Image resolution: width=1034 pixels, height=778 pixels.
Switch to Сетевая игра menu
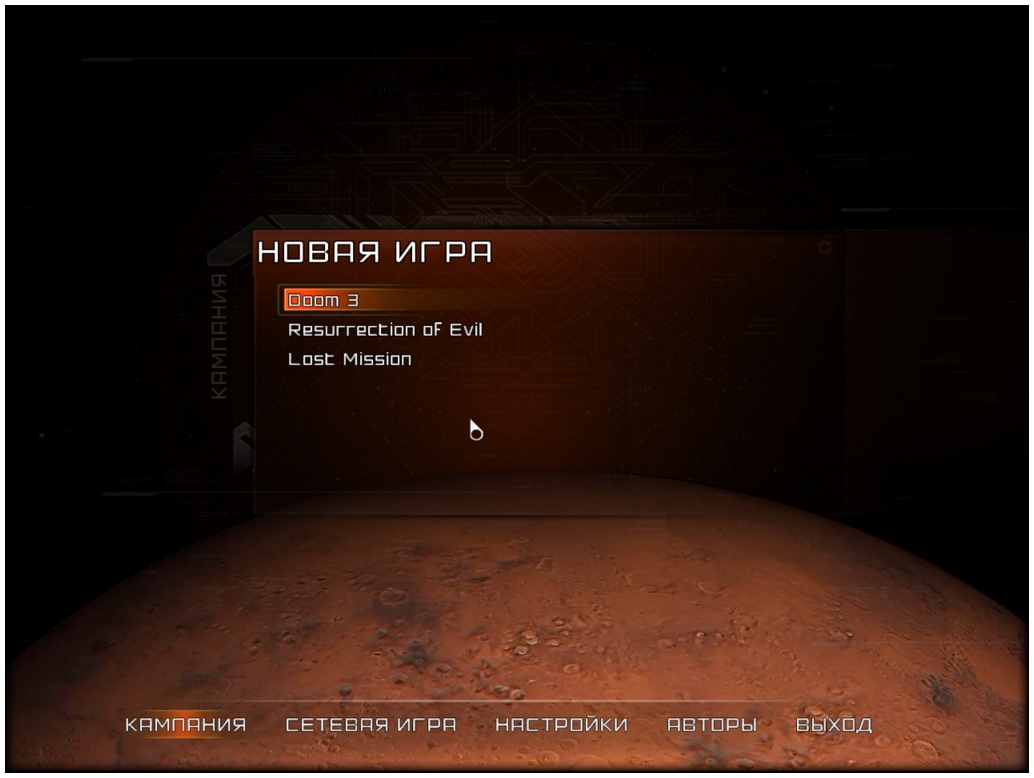[x=371, y=725]
